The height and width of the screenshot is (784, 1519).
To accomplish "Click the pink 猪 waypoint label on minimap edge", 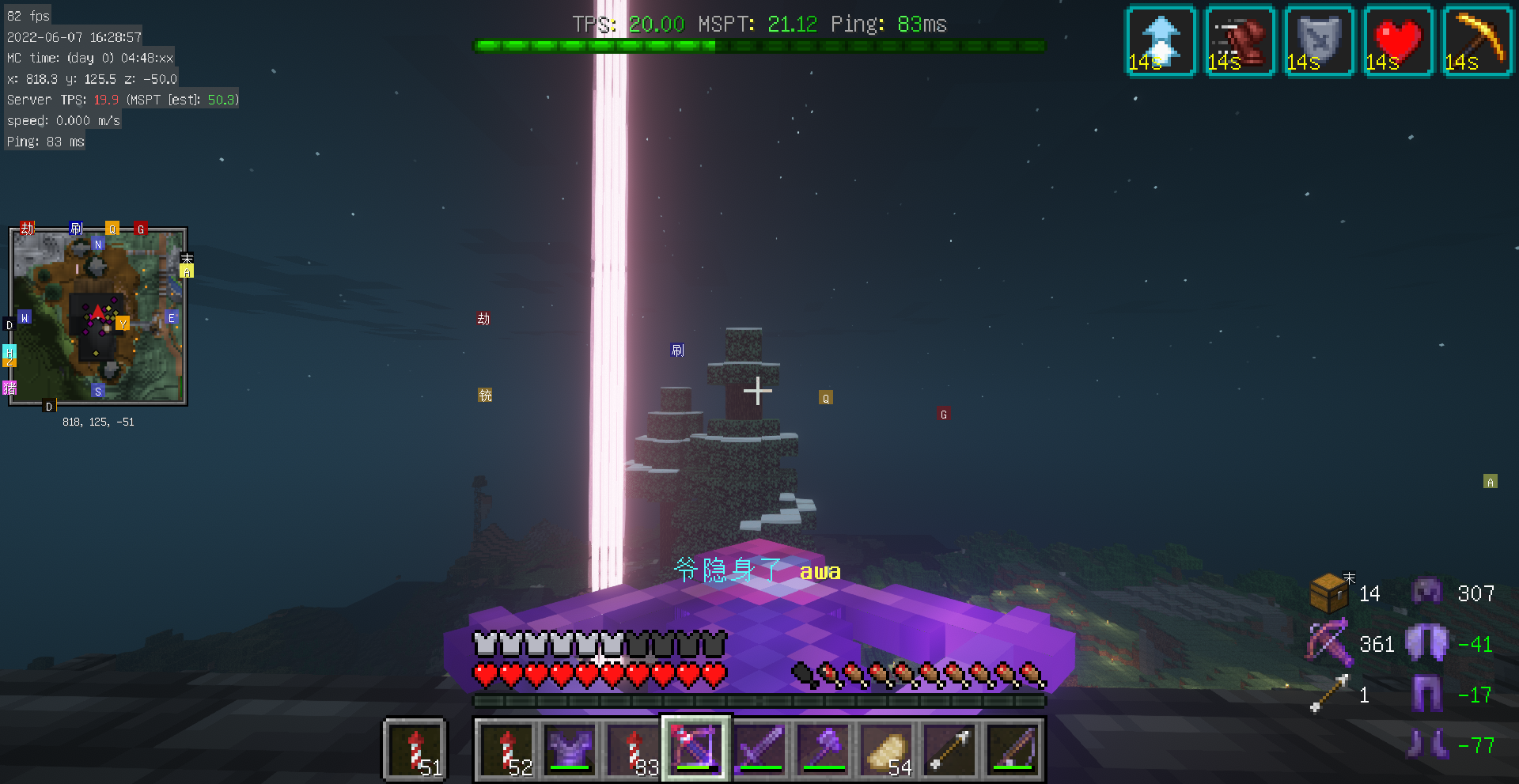I will point(9,388).
